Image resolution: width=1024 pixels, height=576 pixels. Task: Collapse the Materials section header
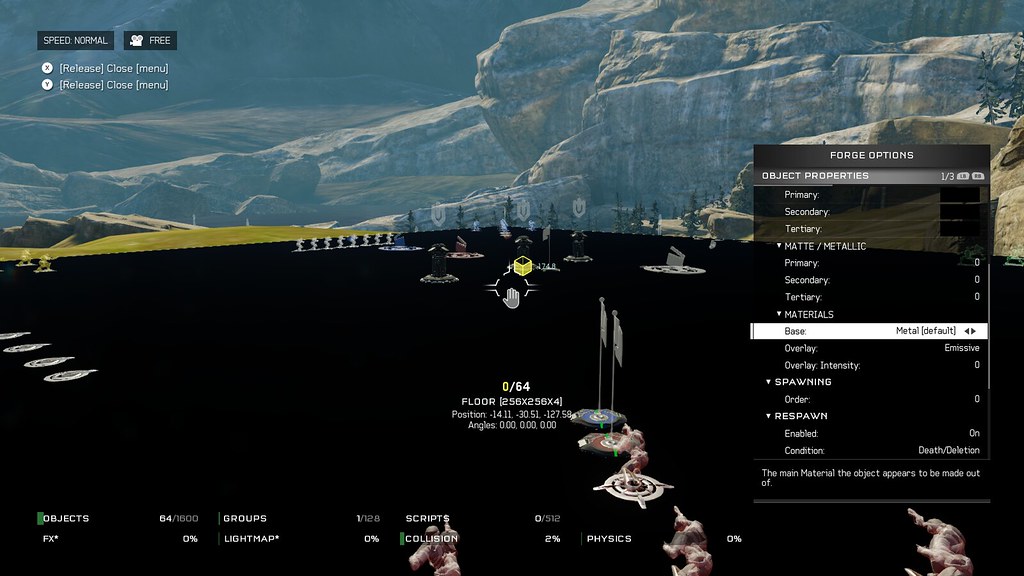pos(809,315)
